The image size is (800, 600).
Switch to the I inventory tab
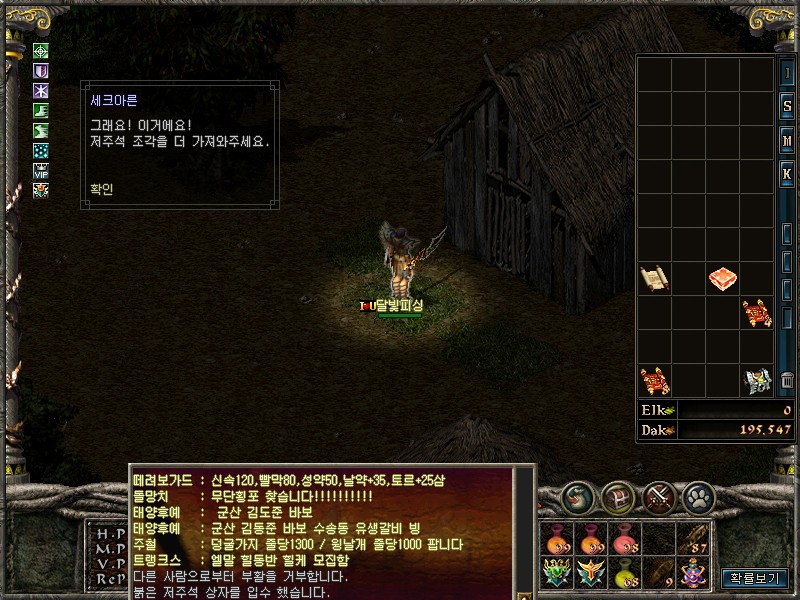coord(788,74)
